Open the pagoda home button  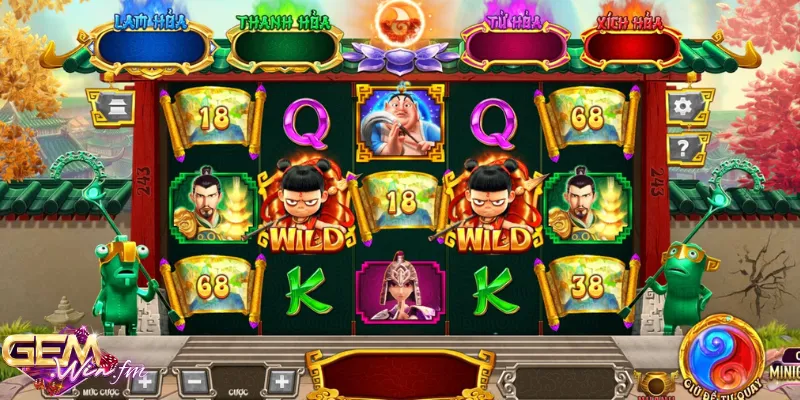tap(111, 106)
